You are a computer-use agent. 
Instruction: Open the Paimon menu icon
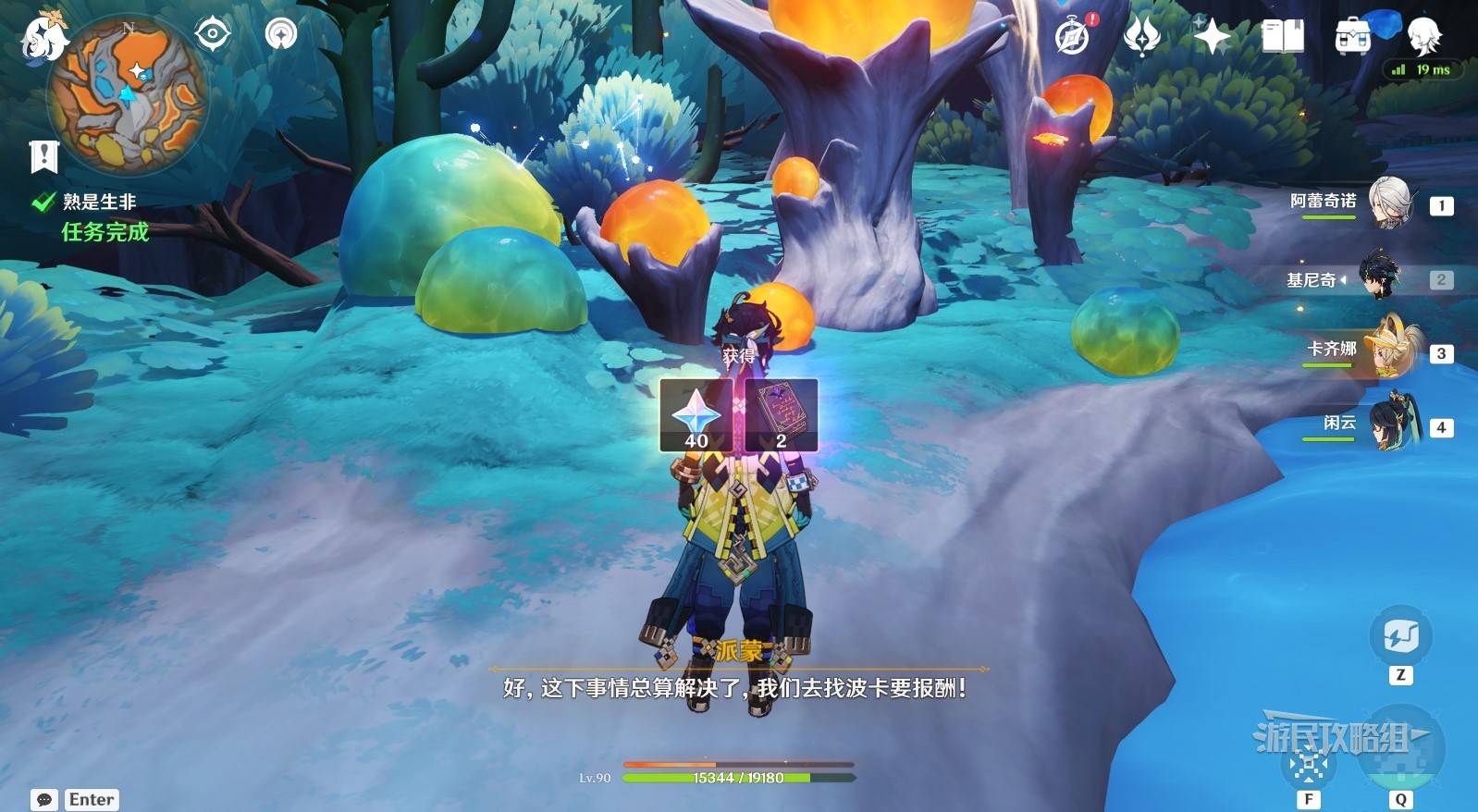click(43, 37)
